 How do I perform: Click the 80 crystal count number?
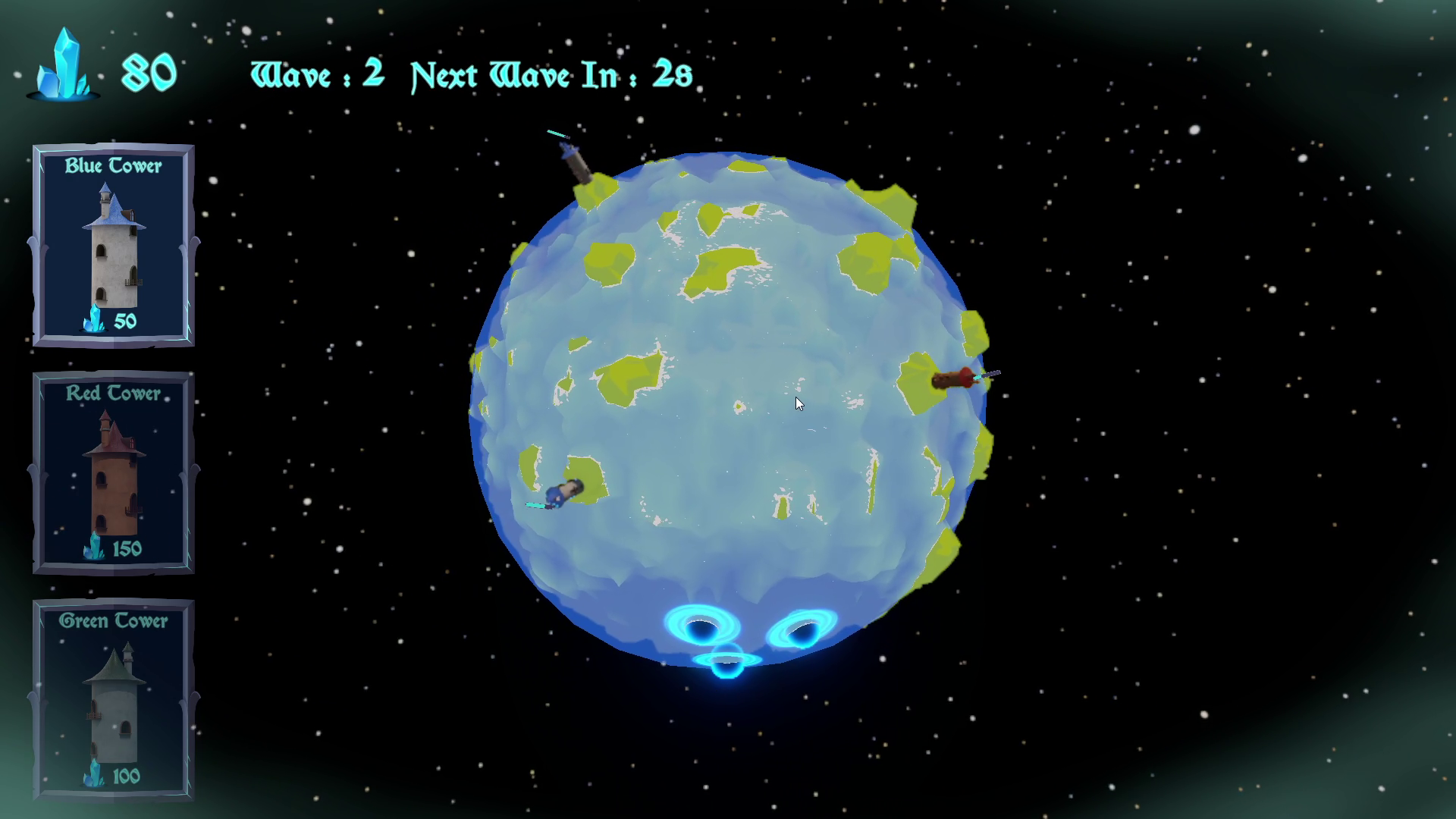149,72
